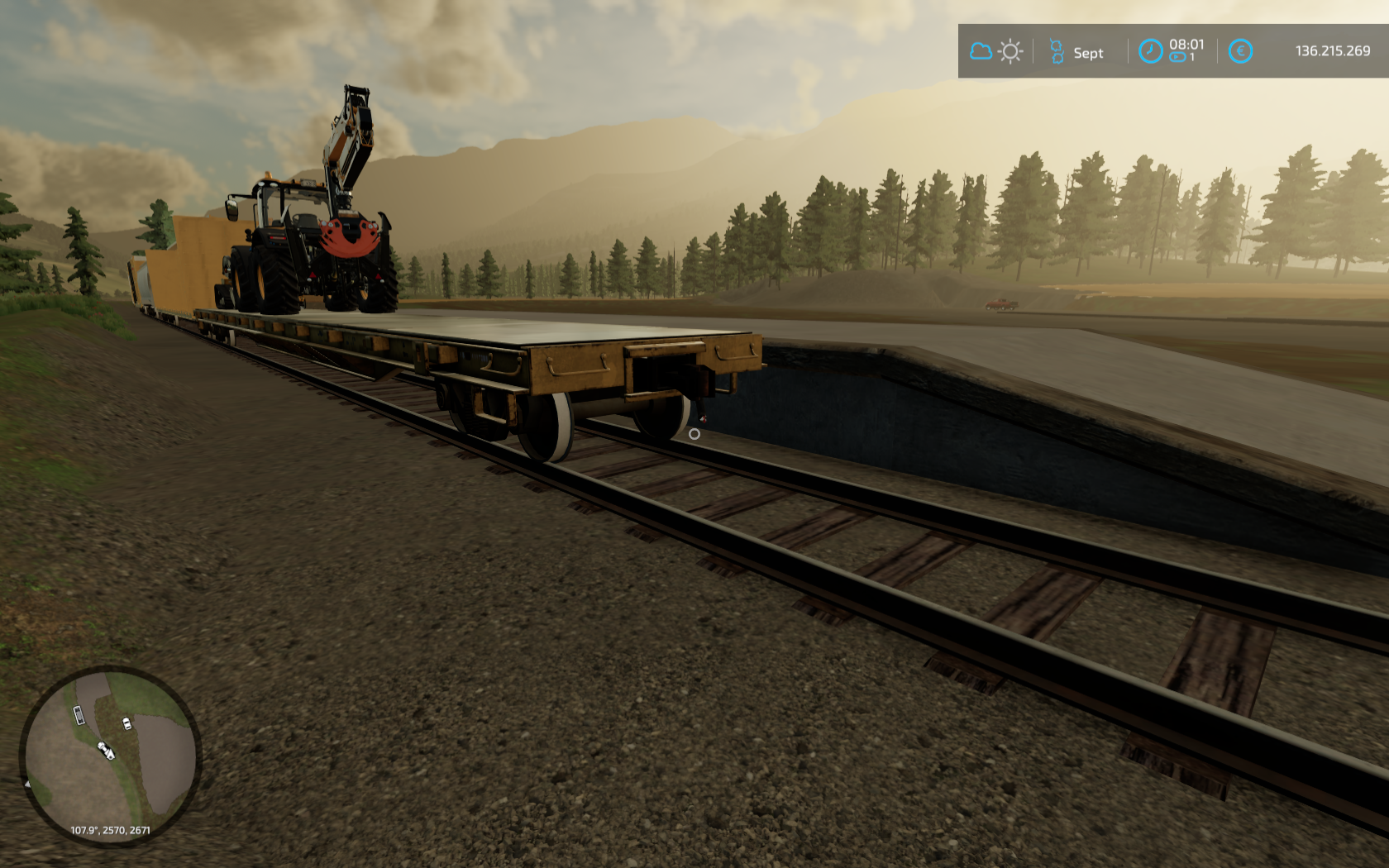Select the Sept season indicator
The width and height of the screenshot is (1389, 868).
(x=1076, y=52)
